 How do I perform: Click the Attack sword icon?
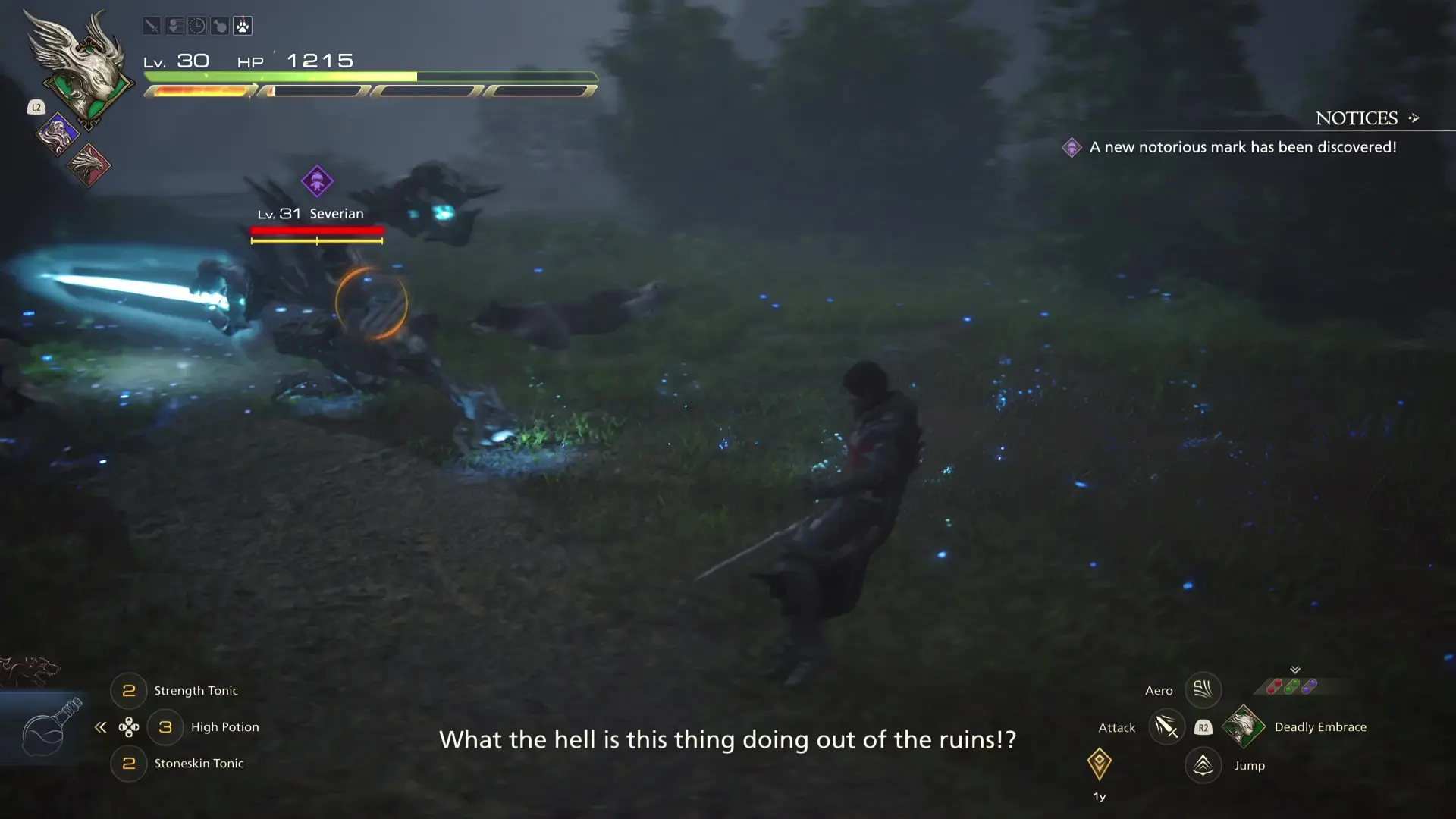click(x=1166, y=726)
